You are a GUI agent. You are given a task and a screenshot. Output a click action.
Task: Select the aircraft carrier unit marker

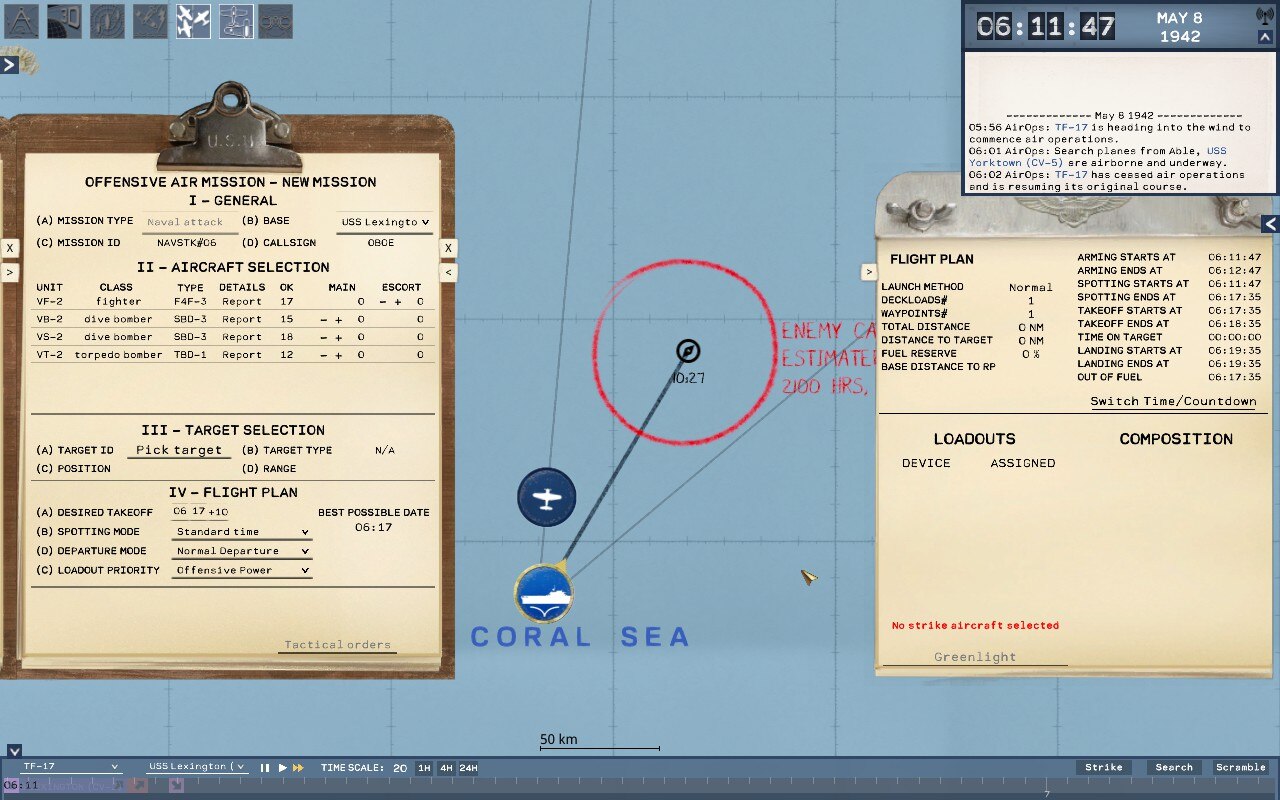click(544, 593)
